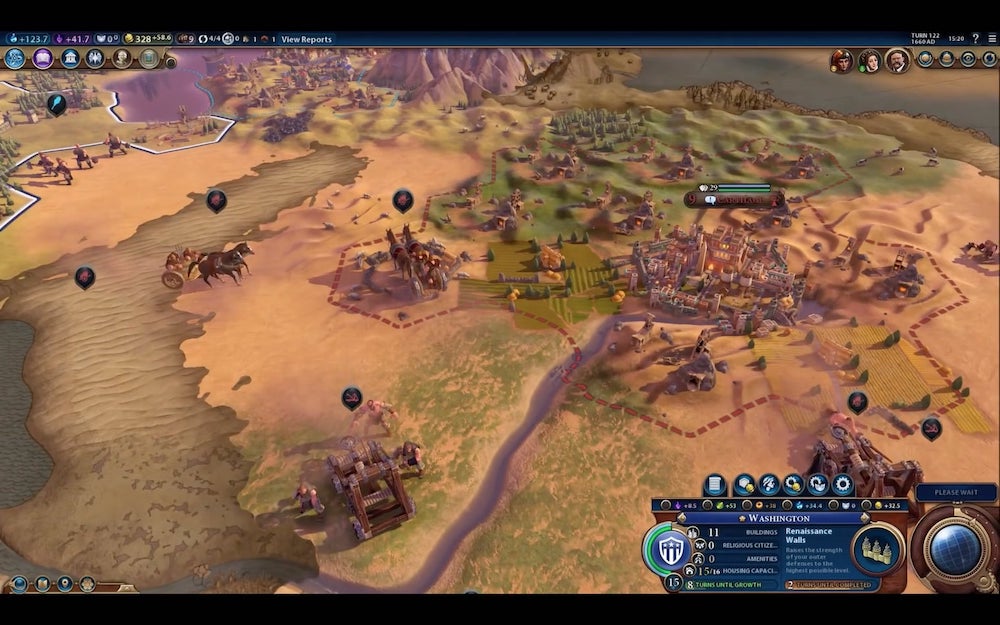Open the government screen with the building icon
This screenshot has height=625, width=1000.
[70, 59]
